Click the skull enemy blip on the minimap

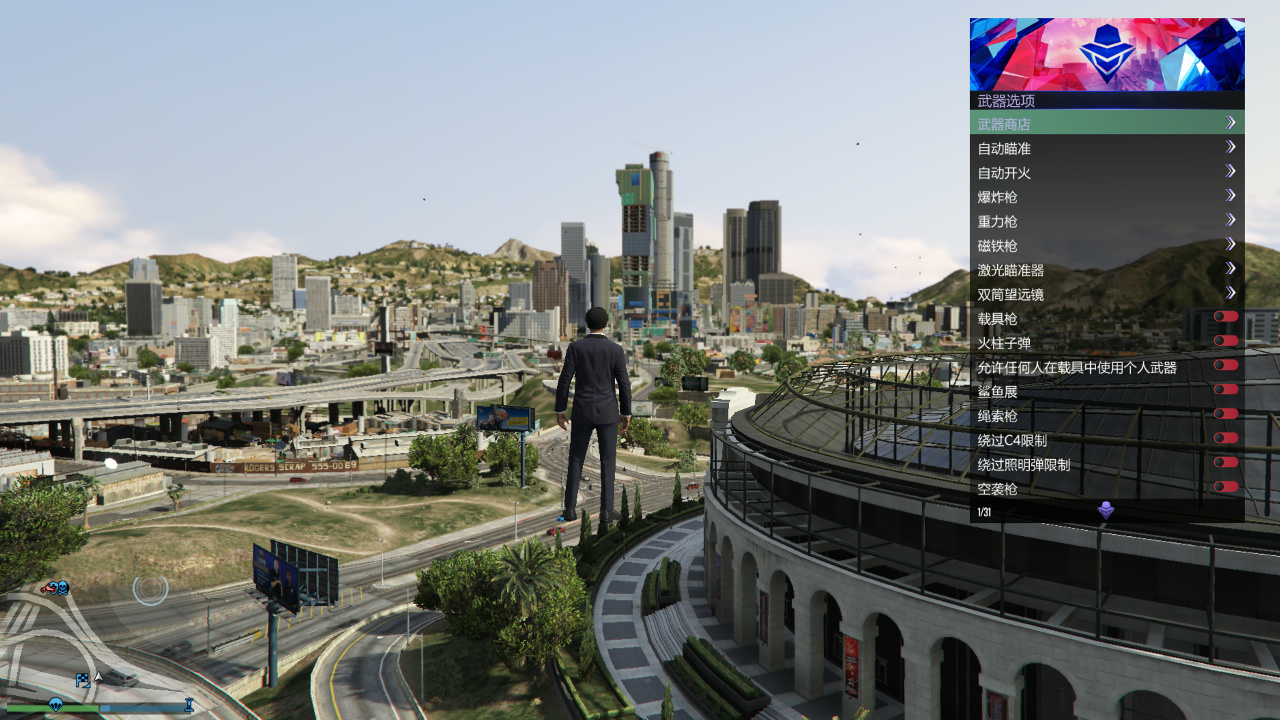[x=62, y=588]
